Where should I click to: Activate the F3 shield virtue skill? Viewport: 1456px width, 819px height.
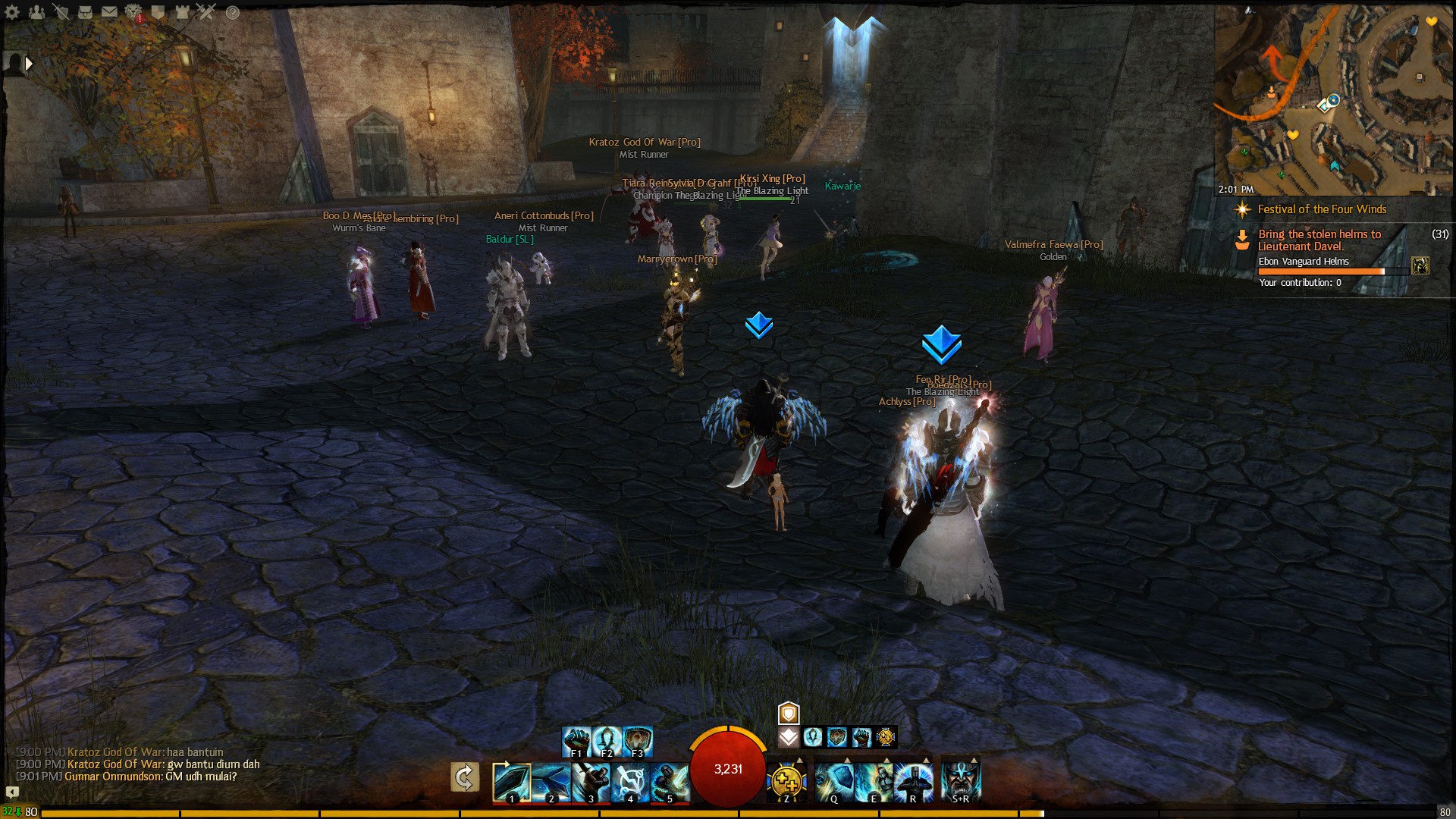coord(637,741)
